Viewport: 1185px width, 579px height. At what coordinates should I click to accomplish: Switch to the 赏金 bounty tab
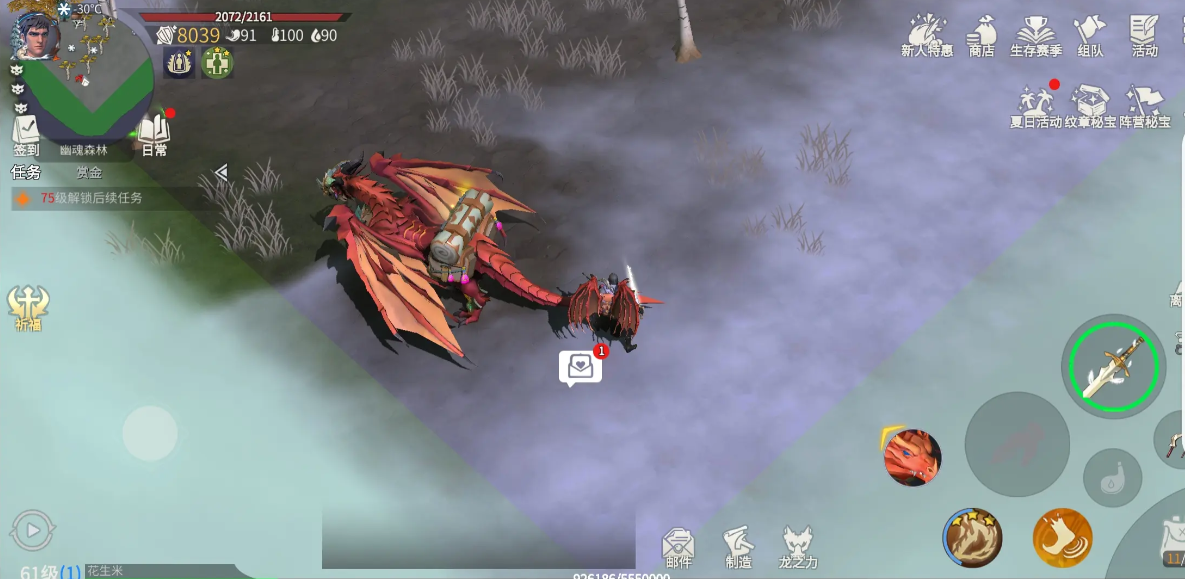89,172
